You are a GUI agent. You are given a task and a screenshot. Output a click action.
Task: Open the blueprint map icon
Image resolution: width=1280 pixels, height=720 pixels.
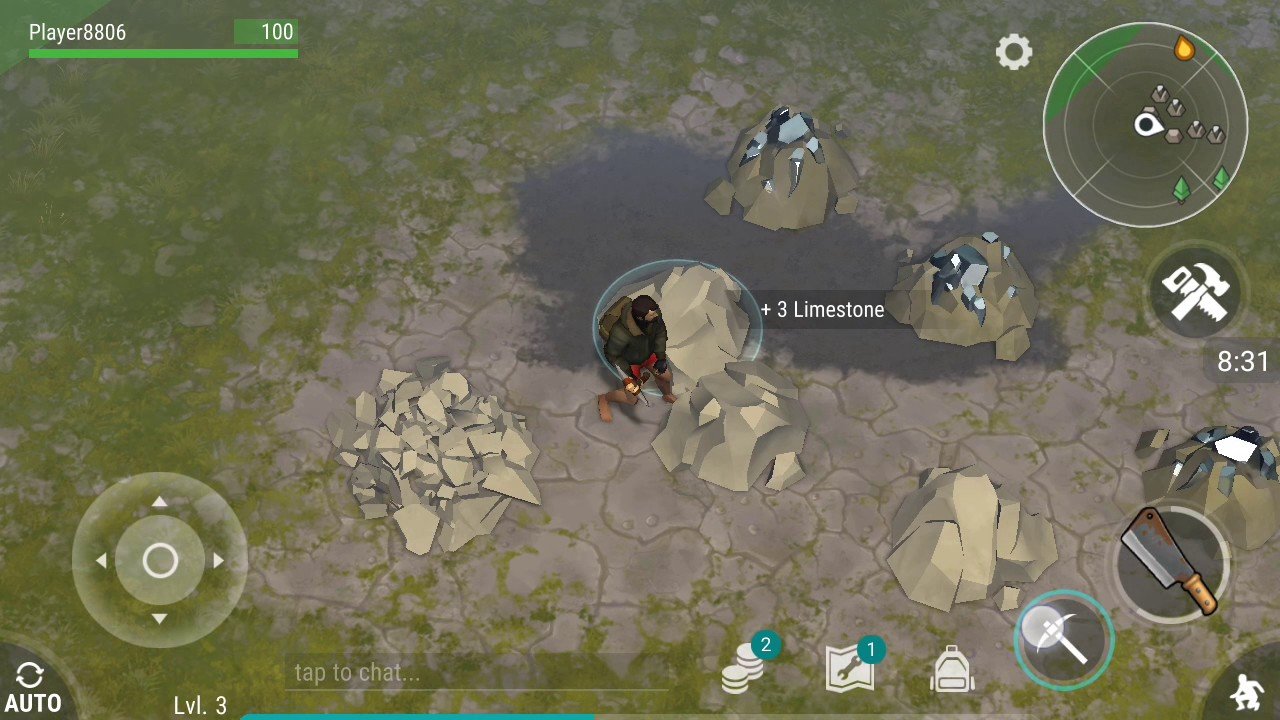click(x=850, y=668)
